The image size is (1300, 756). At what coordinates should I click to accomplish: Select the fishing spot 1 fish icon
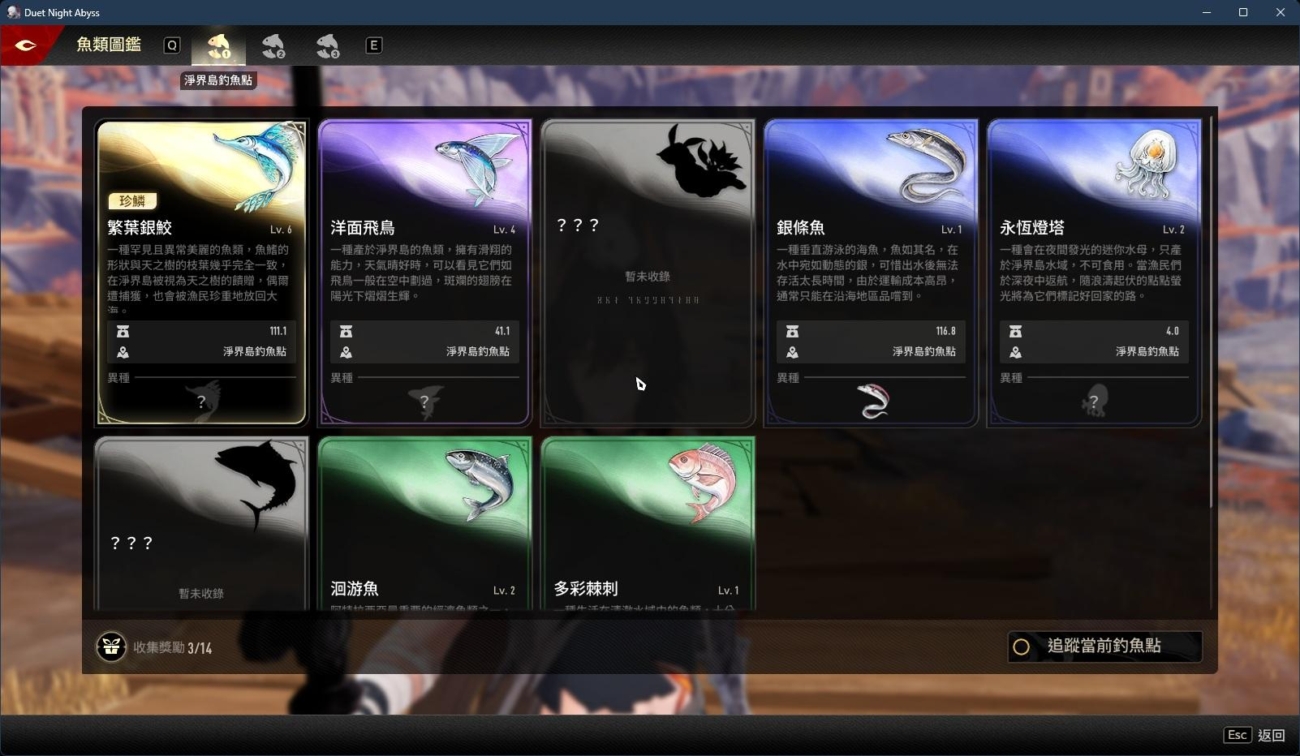tap(218, 45)
